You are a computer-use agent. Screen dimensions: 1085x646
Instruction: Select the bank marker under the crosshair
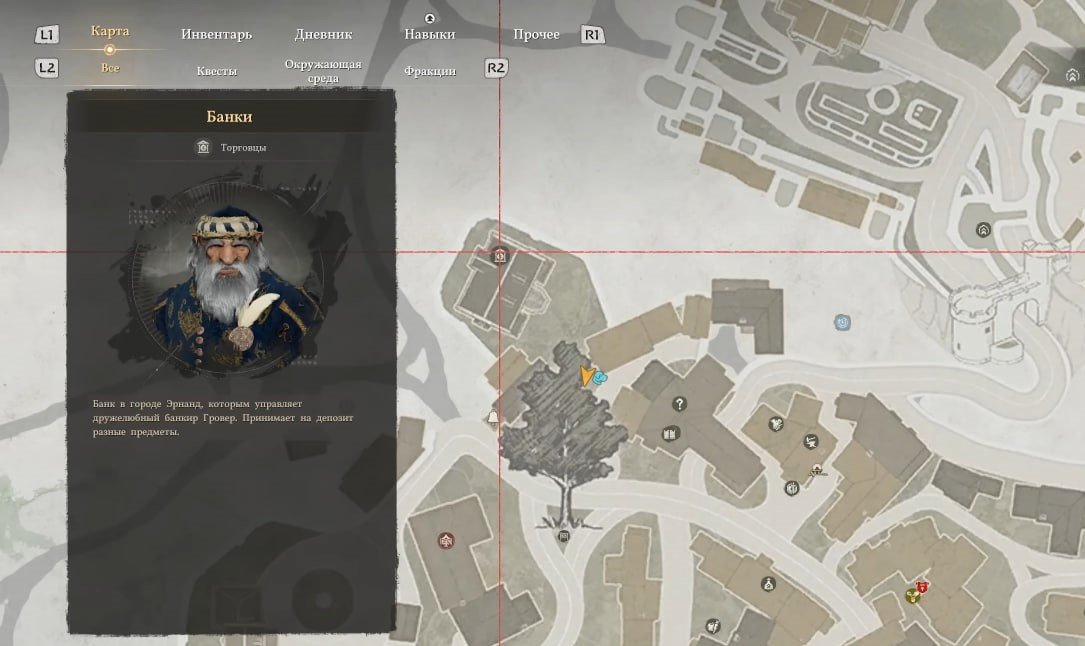click(x=500, y=256)
